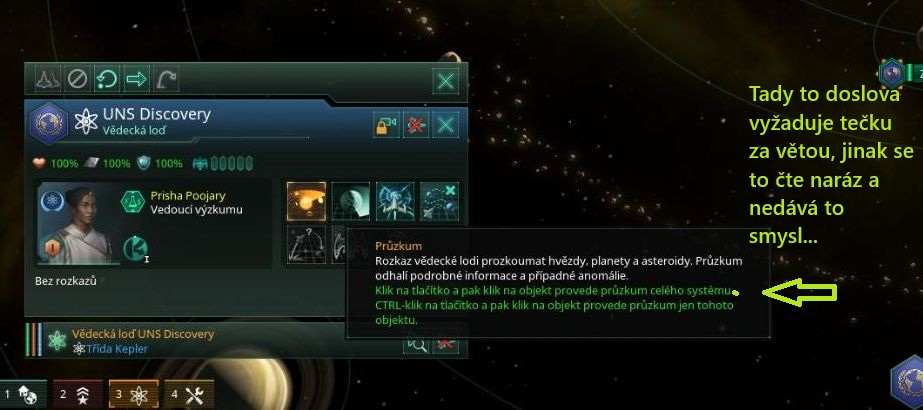The height and width of the screenshot is (410, 923).
Task: Close the UNS Discovery ship panel
Action: coord(446,124)
